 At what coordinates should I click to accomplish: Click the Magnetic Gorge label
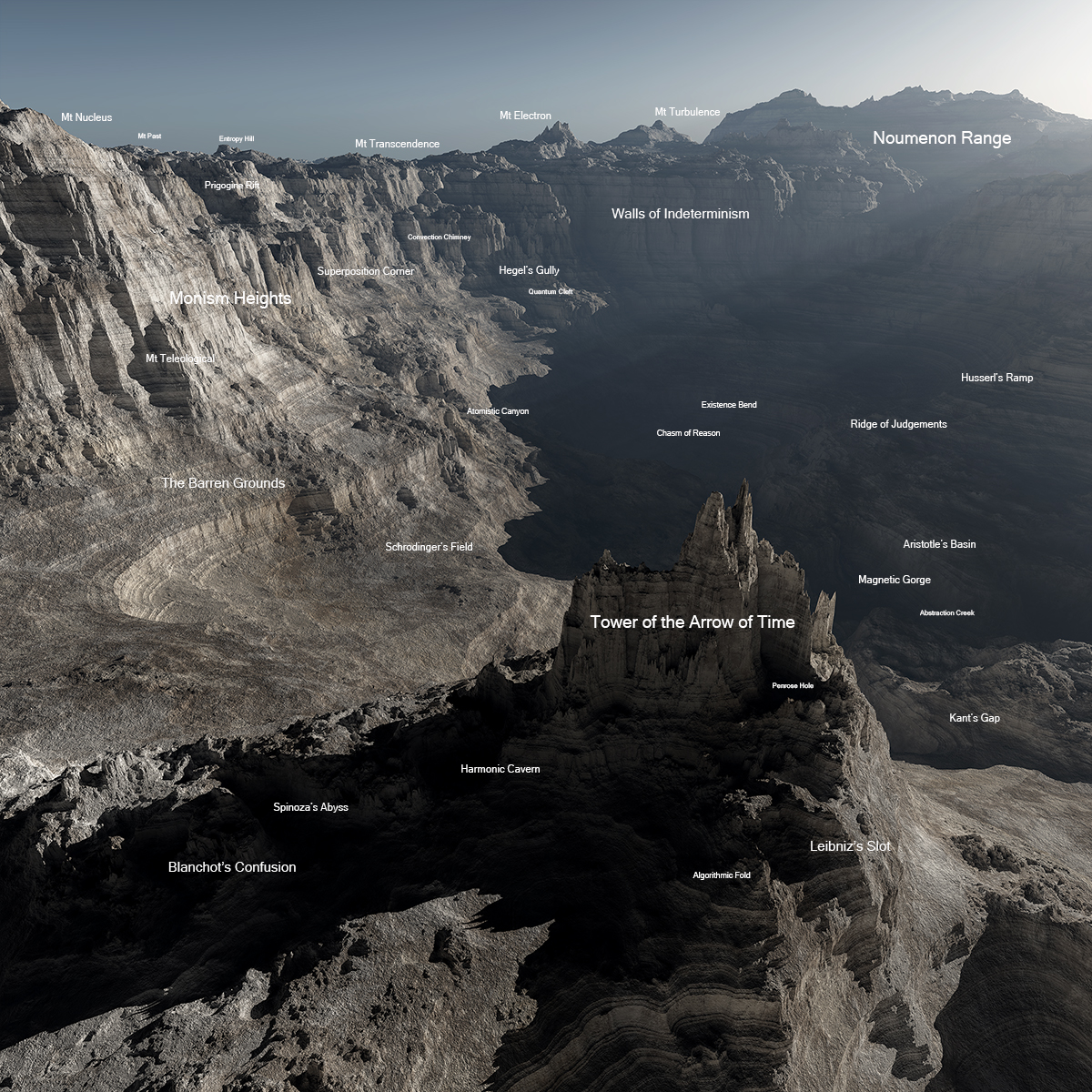tap(894, 580)
